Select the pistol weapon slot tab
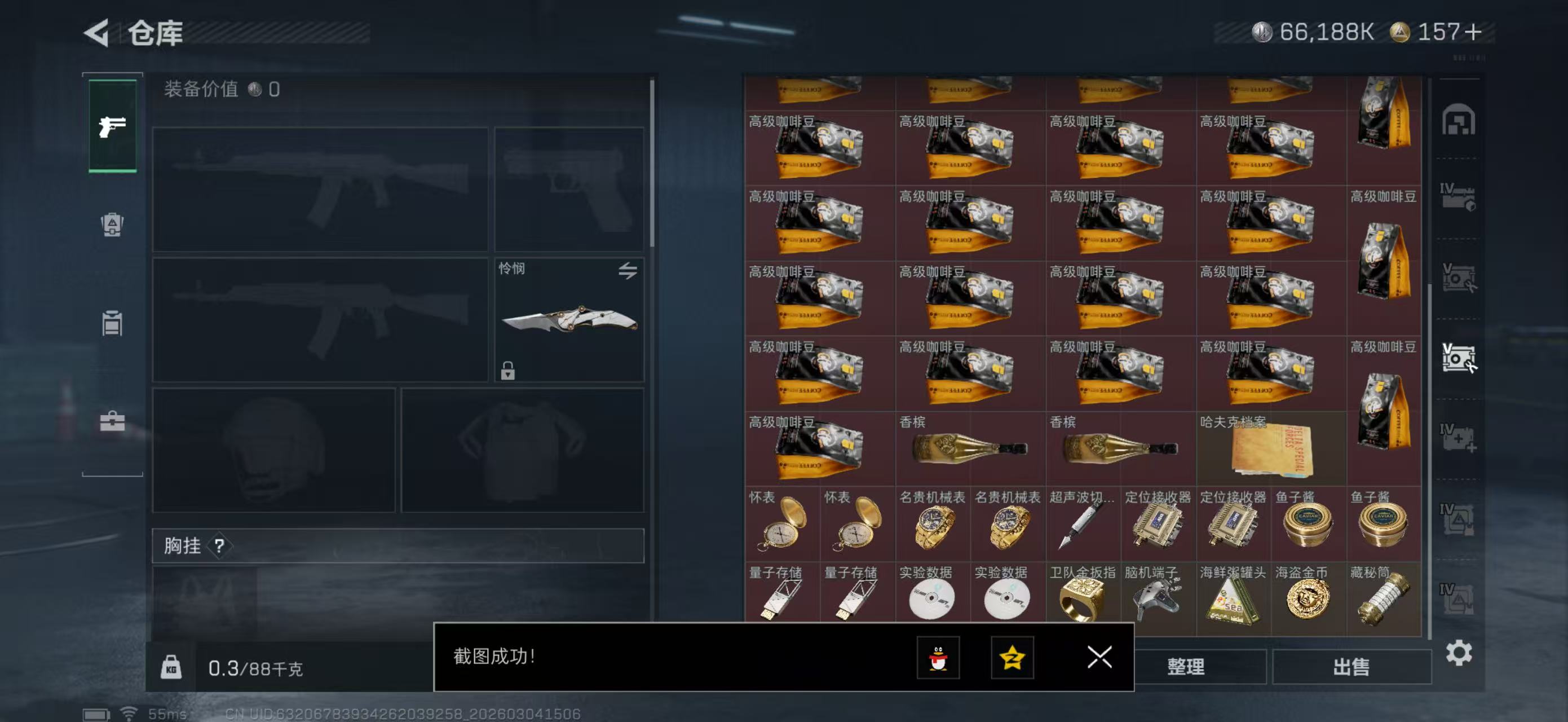The image size is (1568, 722). 112,126
